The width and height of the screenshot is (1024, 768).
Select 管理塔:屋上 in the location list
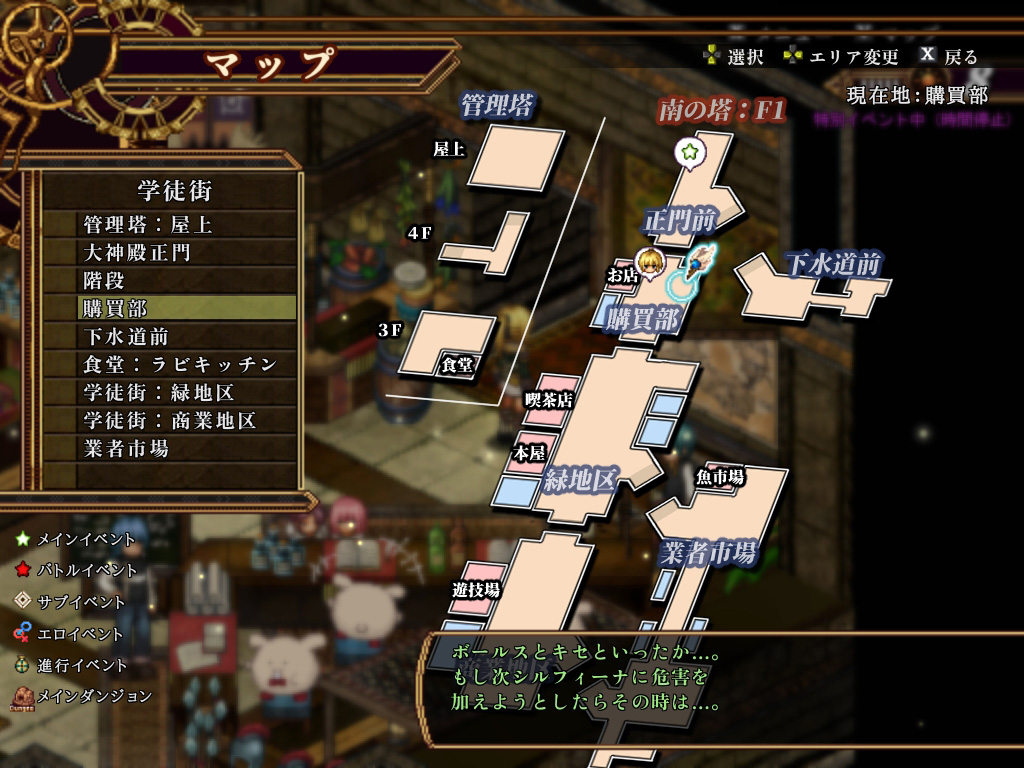[x=148, y=225]
